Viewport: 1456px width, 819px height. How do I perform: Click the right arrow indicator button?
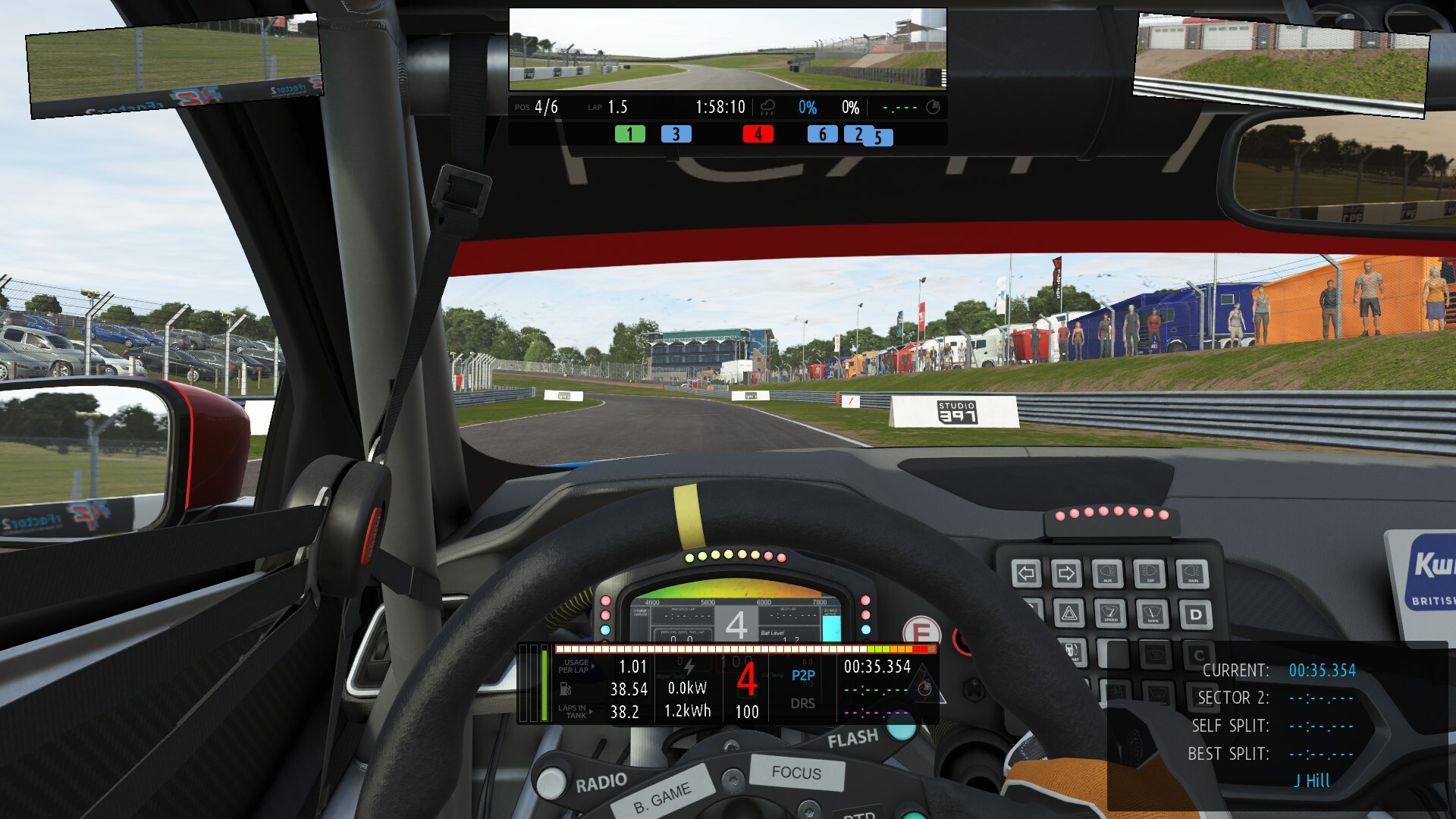(1066, 572)
